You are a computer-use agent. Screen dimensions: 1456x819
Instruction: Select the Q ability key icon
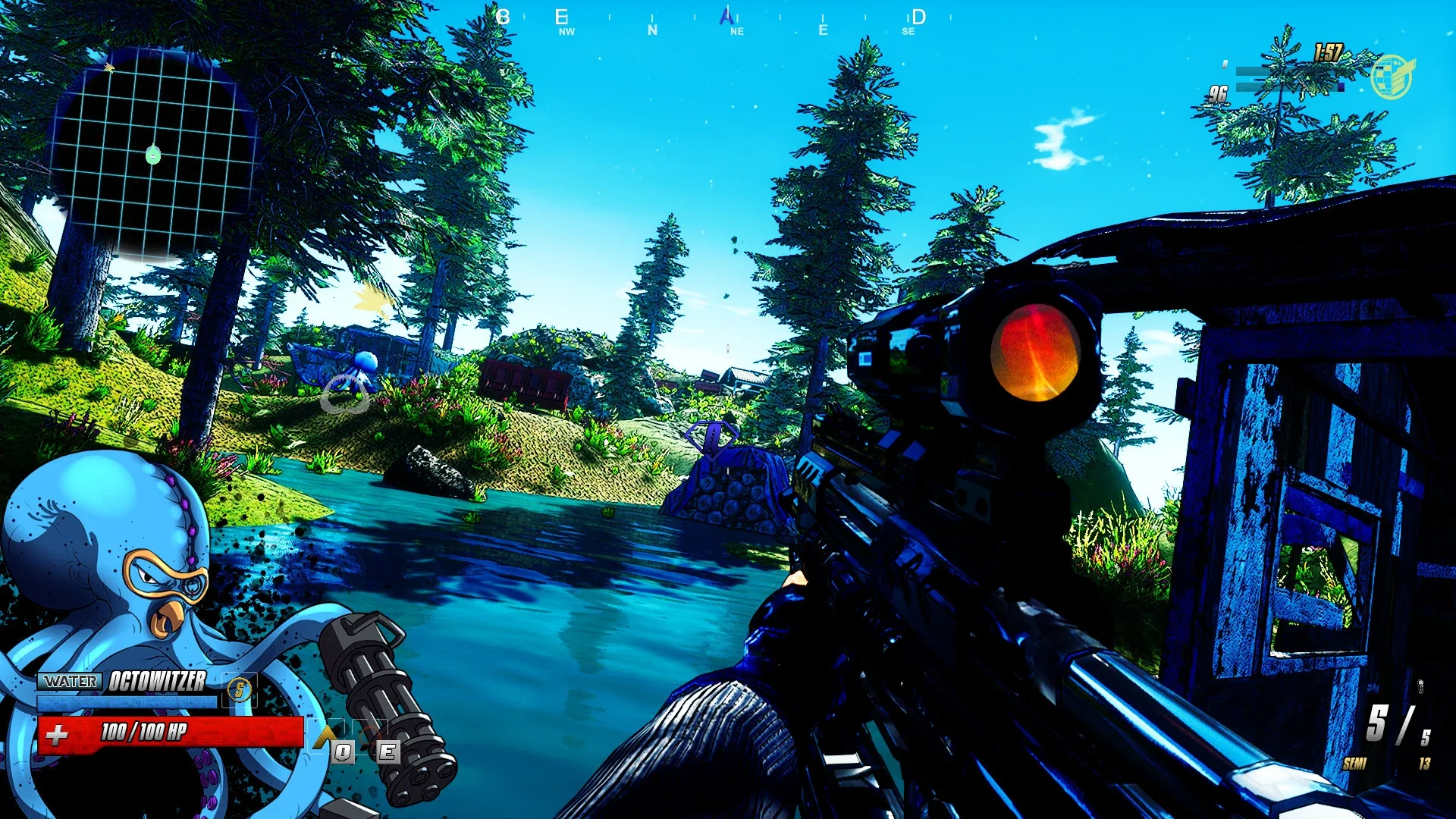click(x=343, y=752)
